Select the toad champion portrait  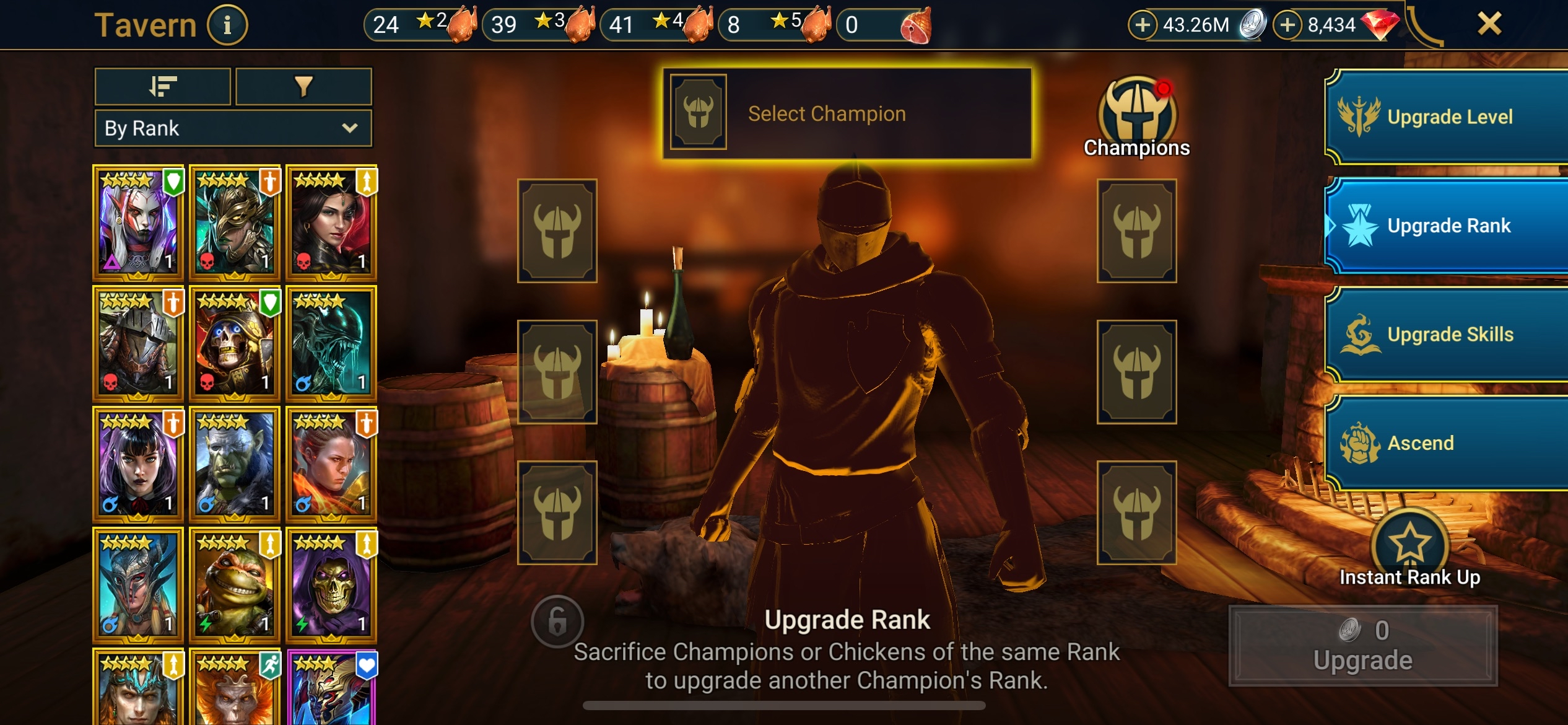click(x=235, y=584)
